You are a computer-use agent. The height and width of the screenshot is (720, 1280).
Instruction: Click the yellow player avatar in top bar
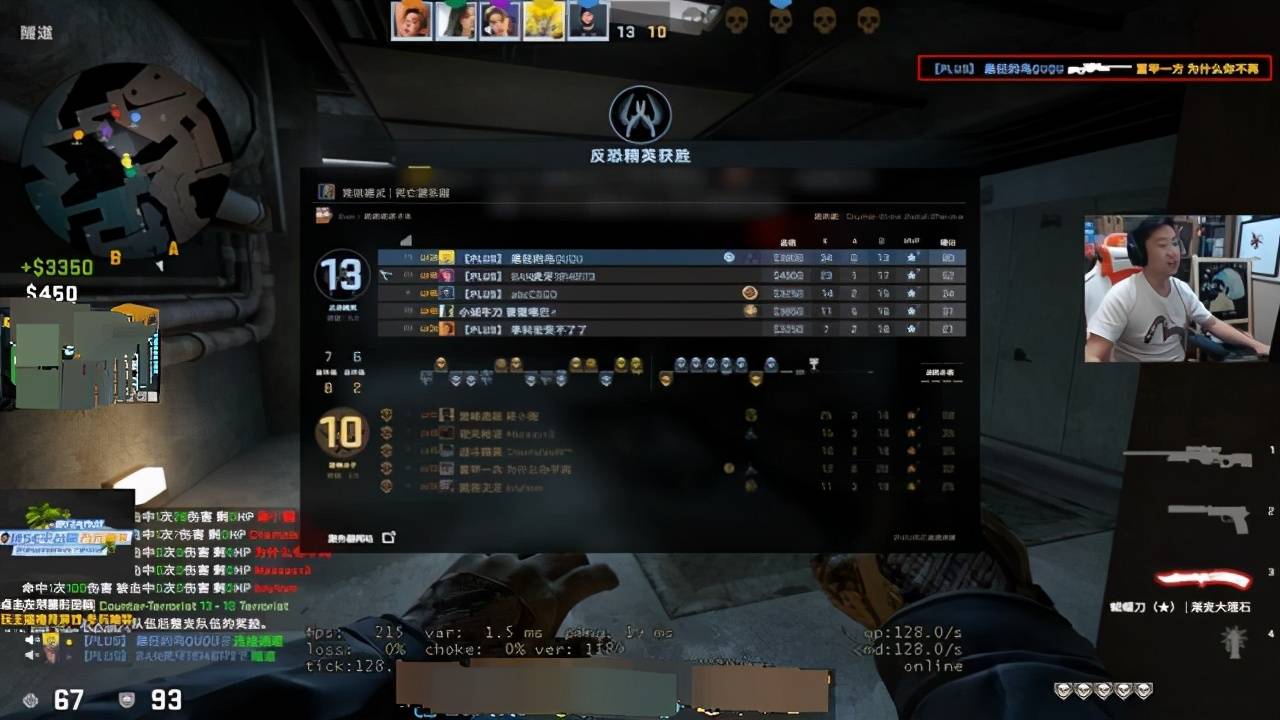[x=544, y=20]
